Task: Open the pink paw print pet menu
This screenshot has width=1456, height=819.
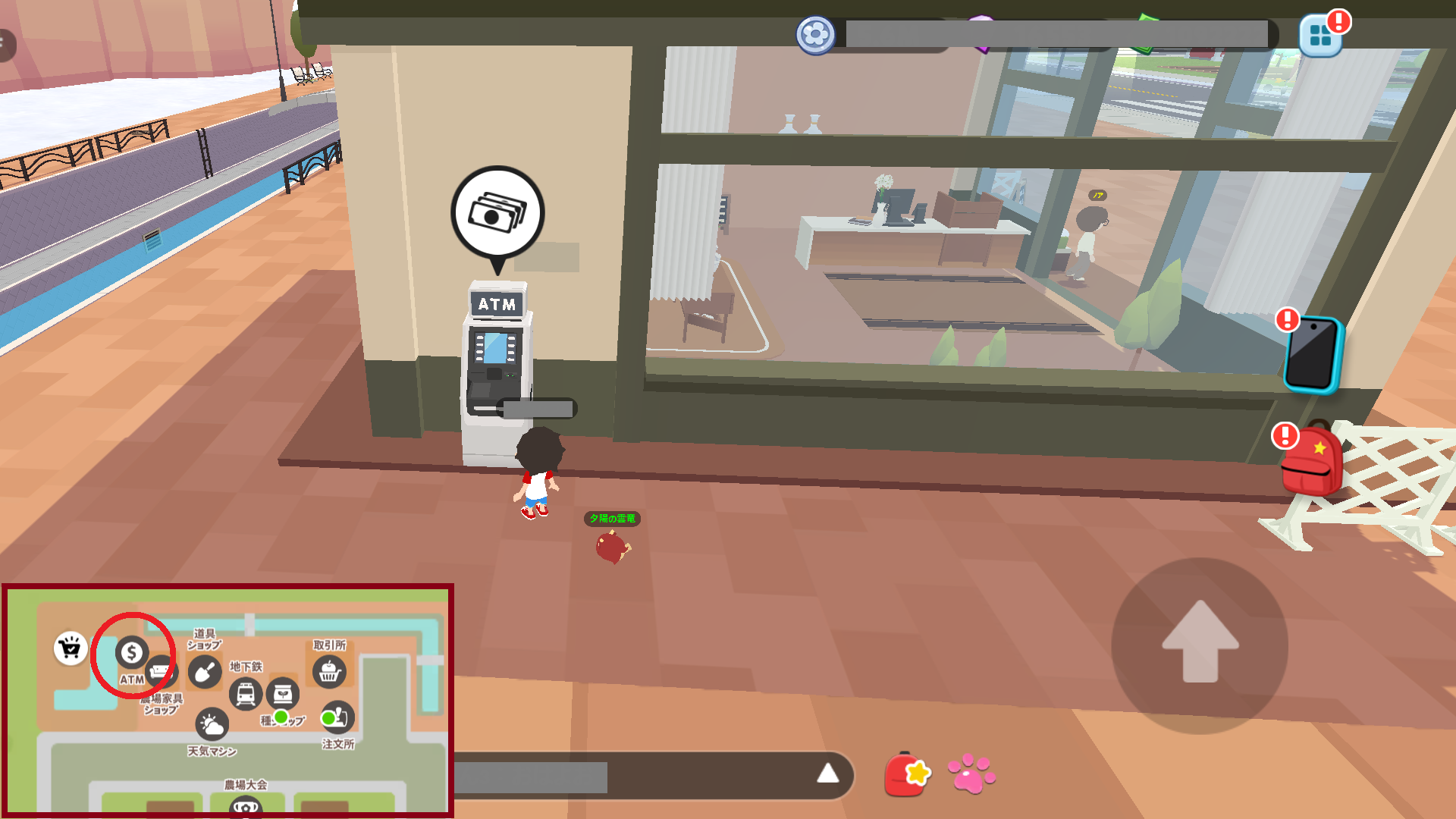Action: tap(971, 774)
